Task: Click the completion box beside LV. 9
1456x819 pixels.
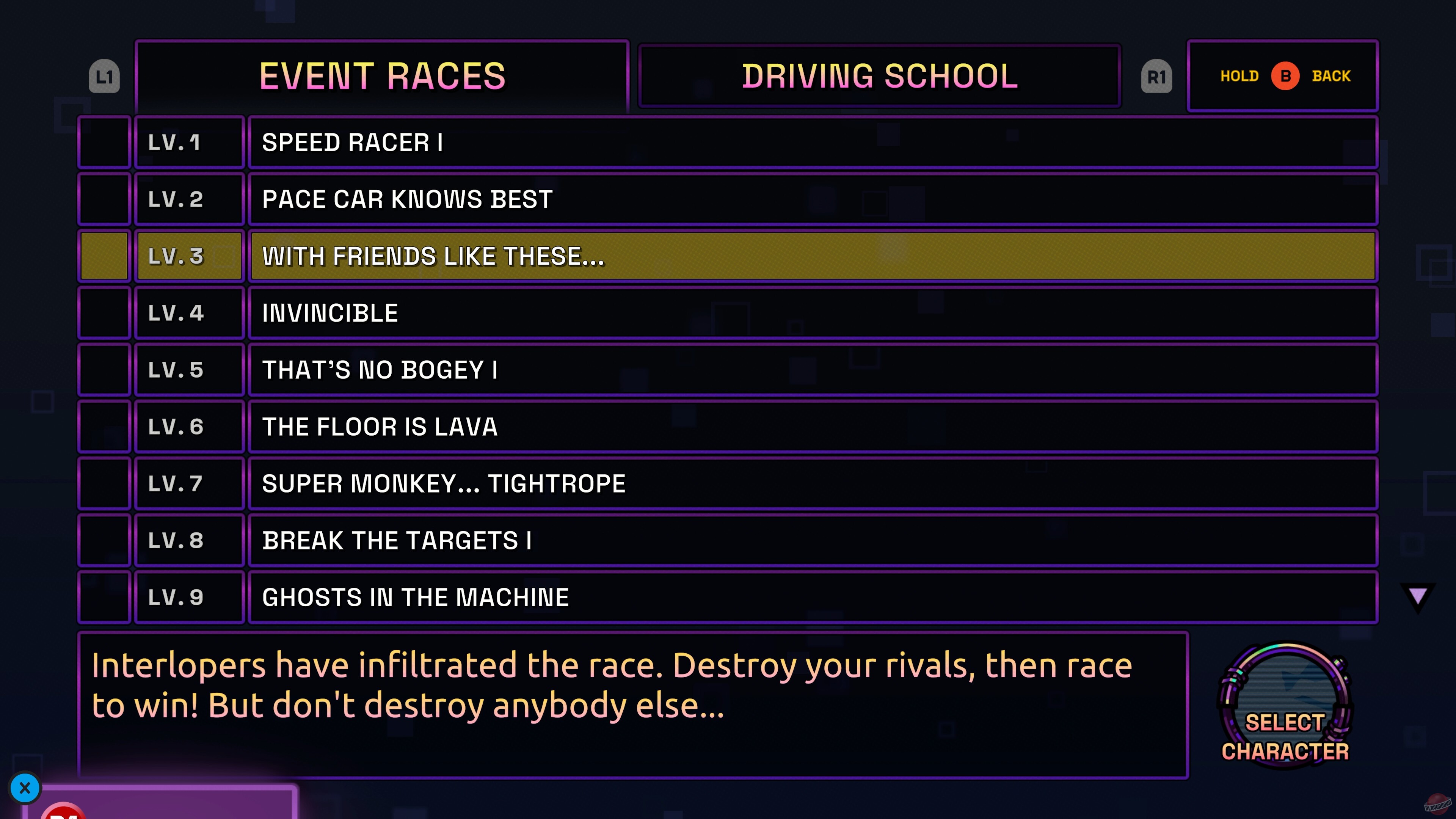Action: click(x=104, y=596)
